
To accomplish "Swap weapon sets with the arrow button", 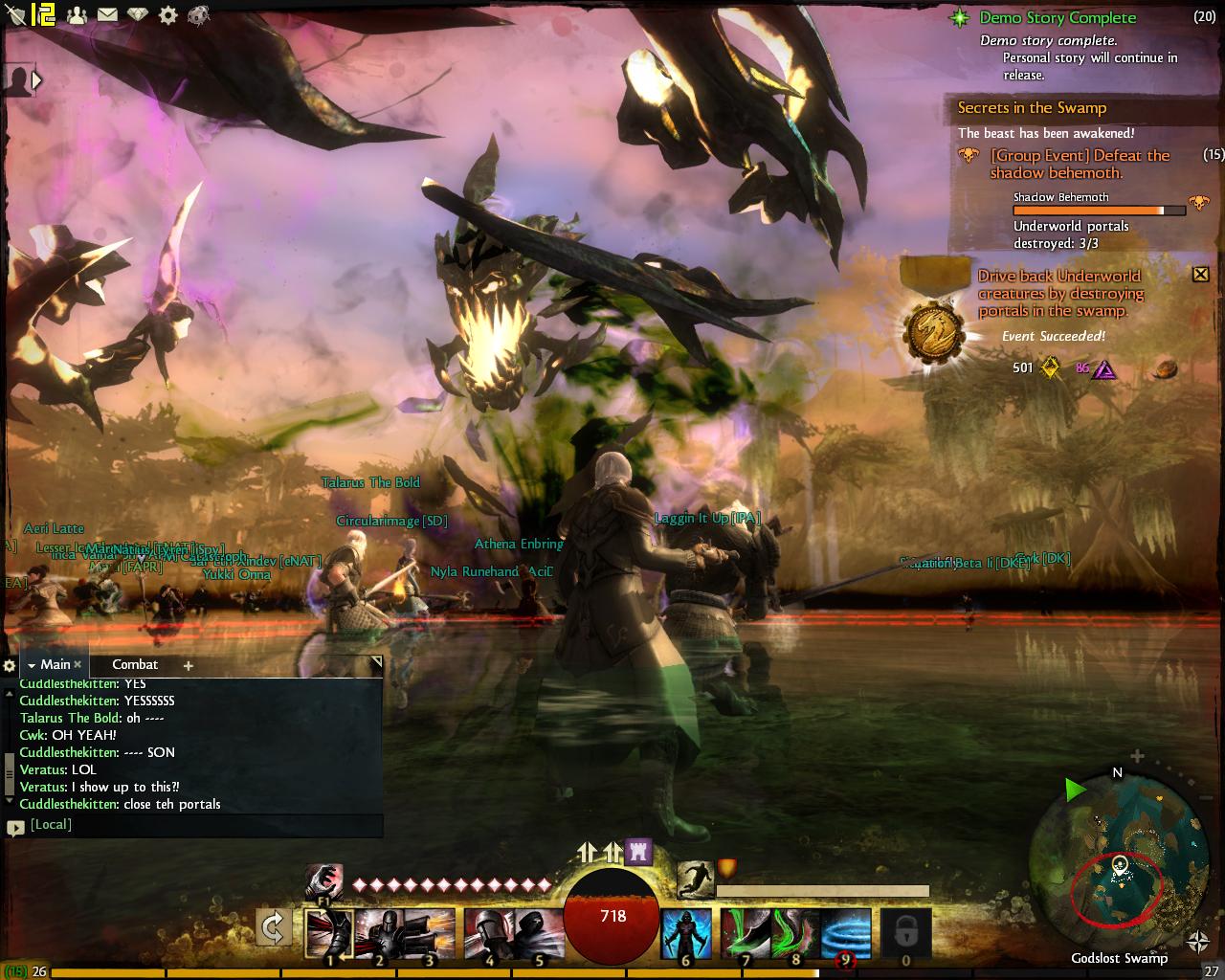I will [x=273, y=925].
